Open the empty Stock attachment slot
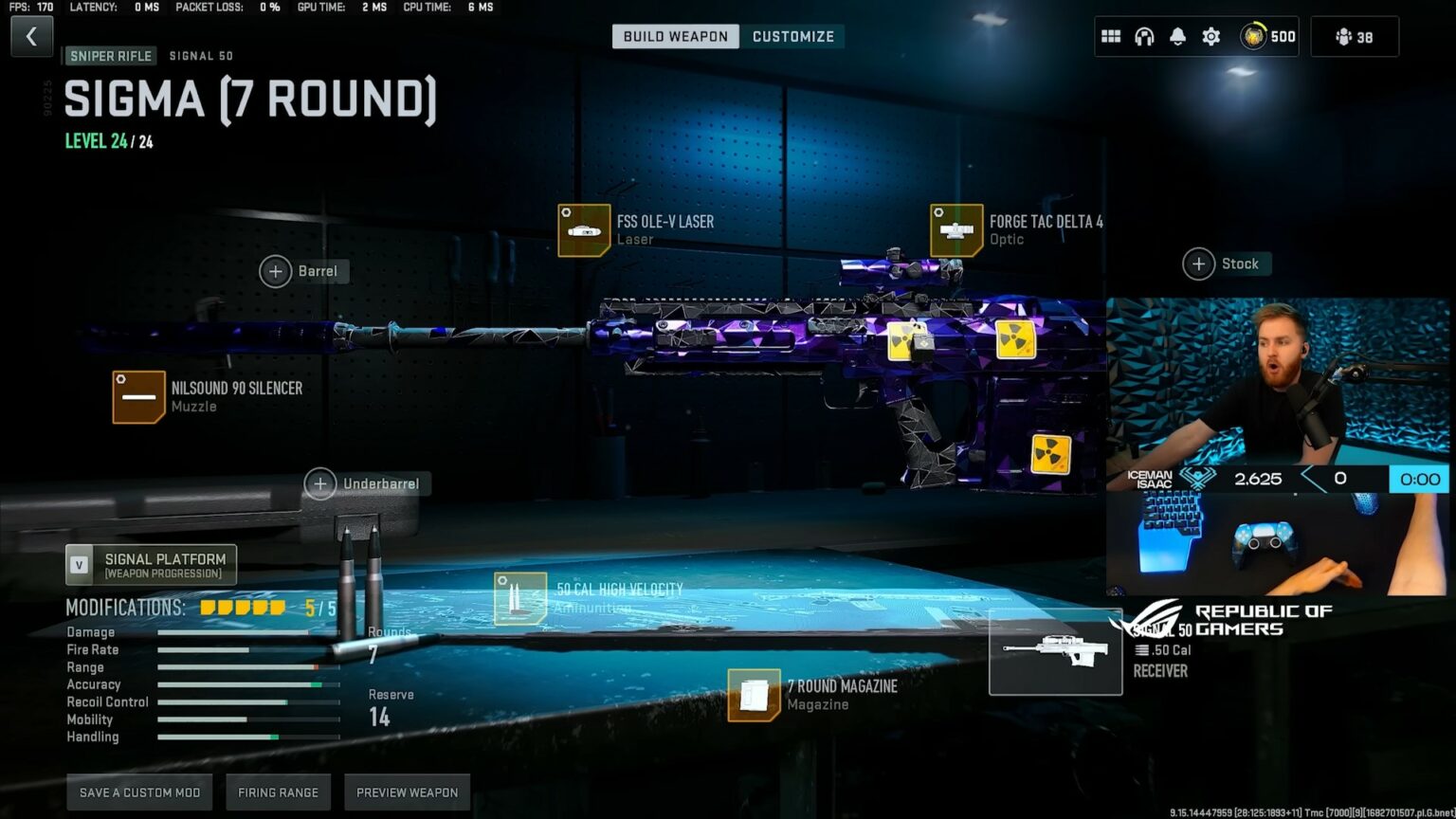This screenshot has height=819, width=1456. 1198,264
